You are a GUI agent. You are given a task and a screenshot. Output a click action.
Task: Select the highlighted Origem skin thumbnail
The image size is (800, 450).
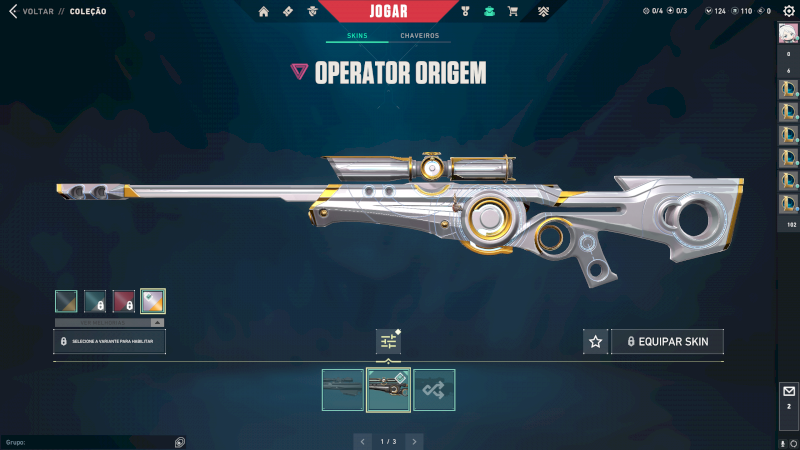tap(388, 390)
